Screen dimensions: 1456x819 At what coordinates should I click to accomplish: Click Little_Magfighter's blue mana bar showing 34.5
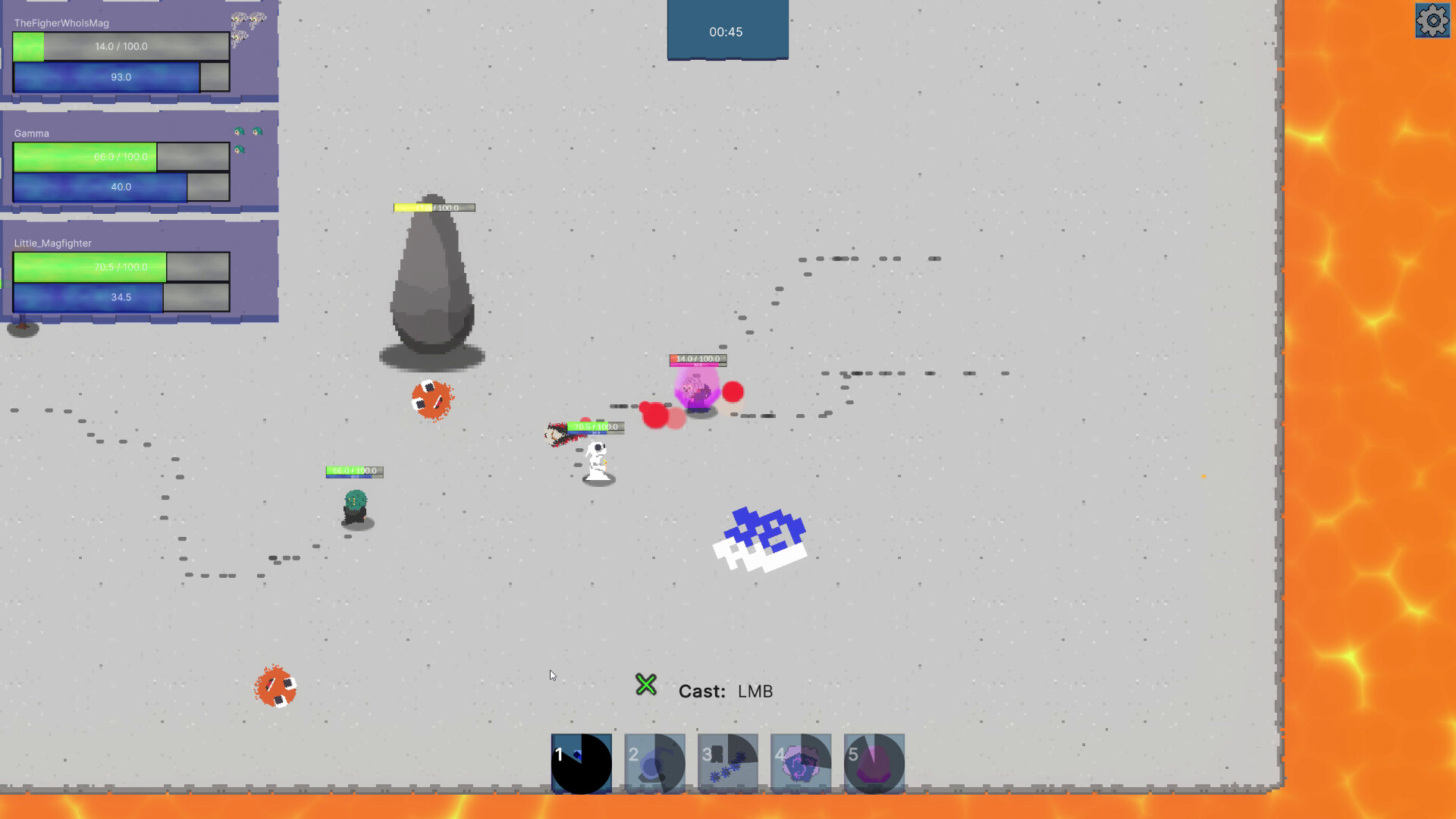click(87, 297)
